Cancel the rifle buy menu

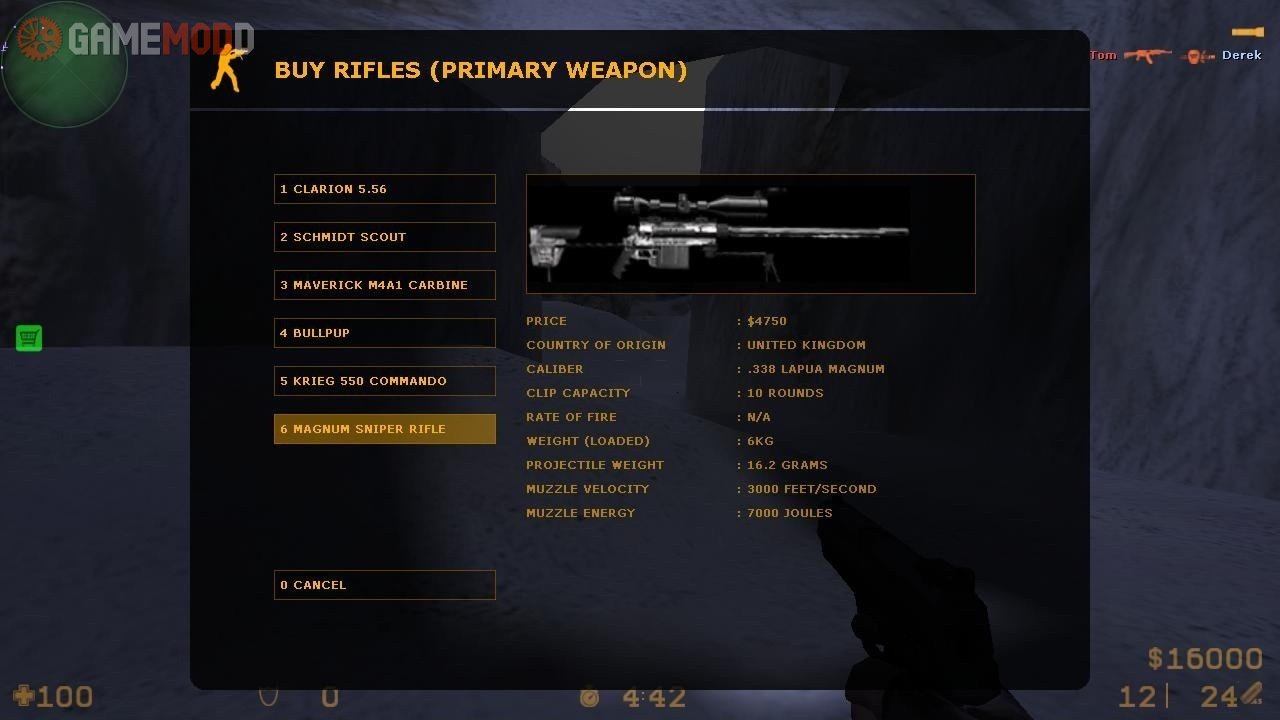pos(384,585)
